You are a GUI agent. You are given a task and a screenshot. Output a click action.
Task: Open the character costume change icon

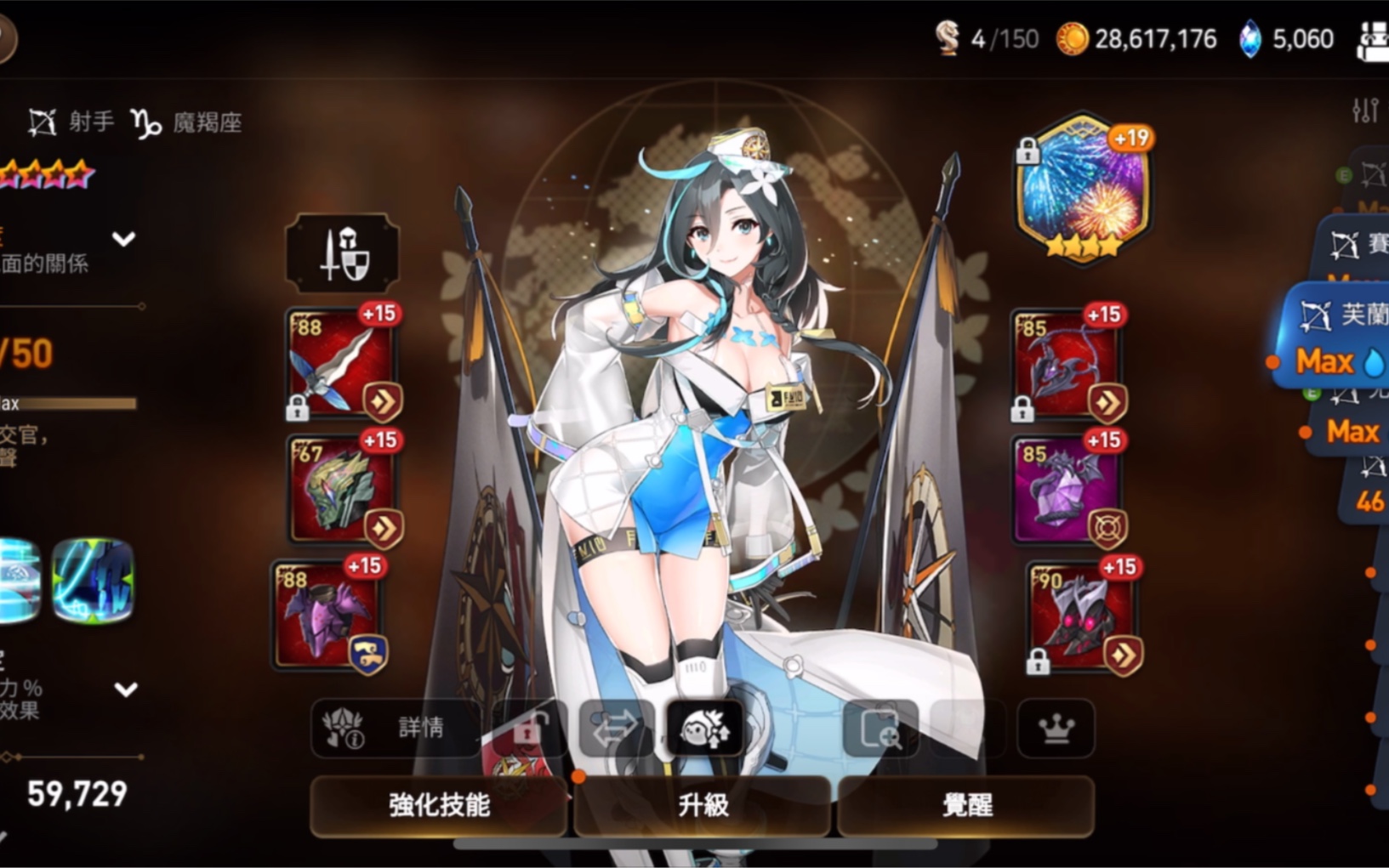pyautogui.click(x=703, y=729)
